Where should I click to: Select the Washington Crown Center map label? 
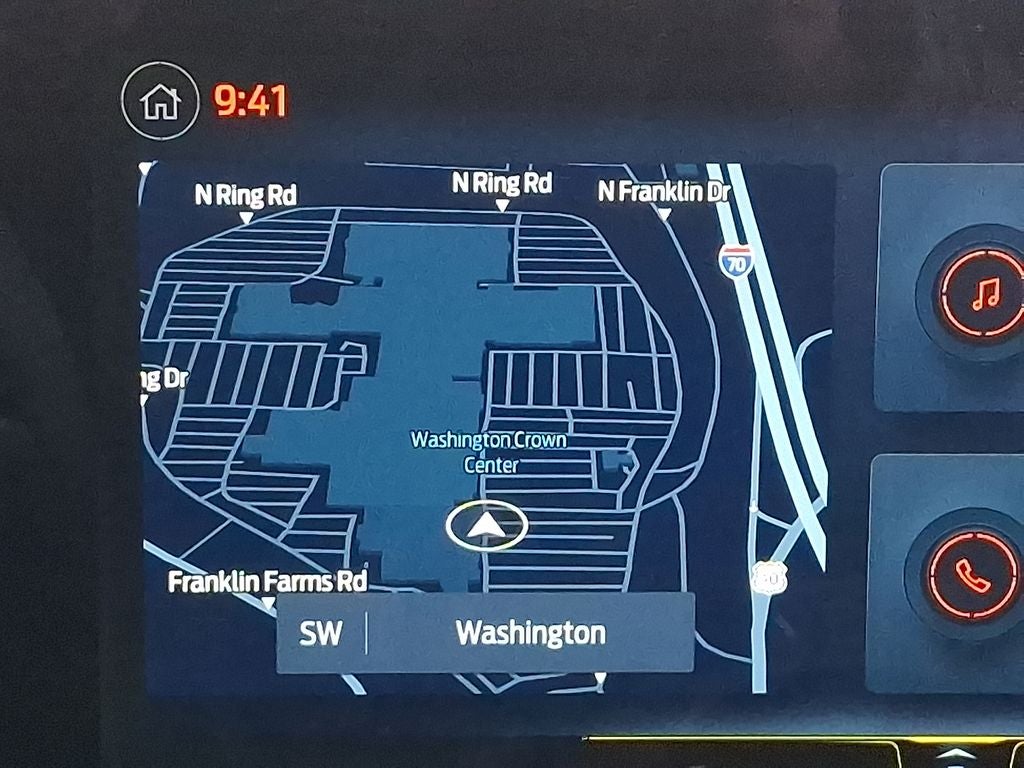point(489,452)
